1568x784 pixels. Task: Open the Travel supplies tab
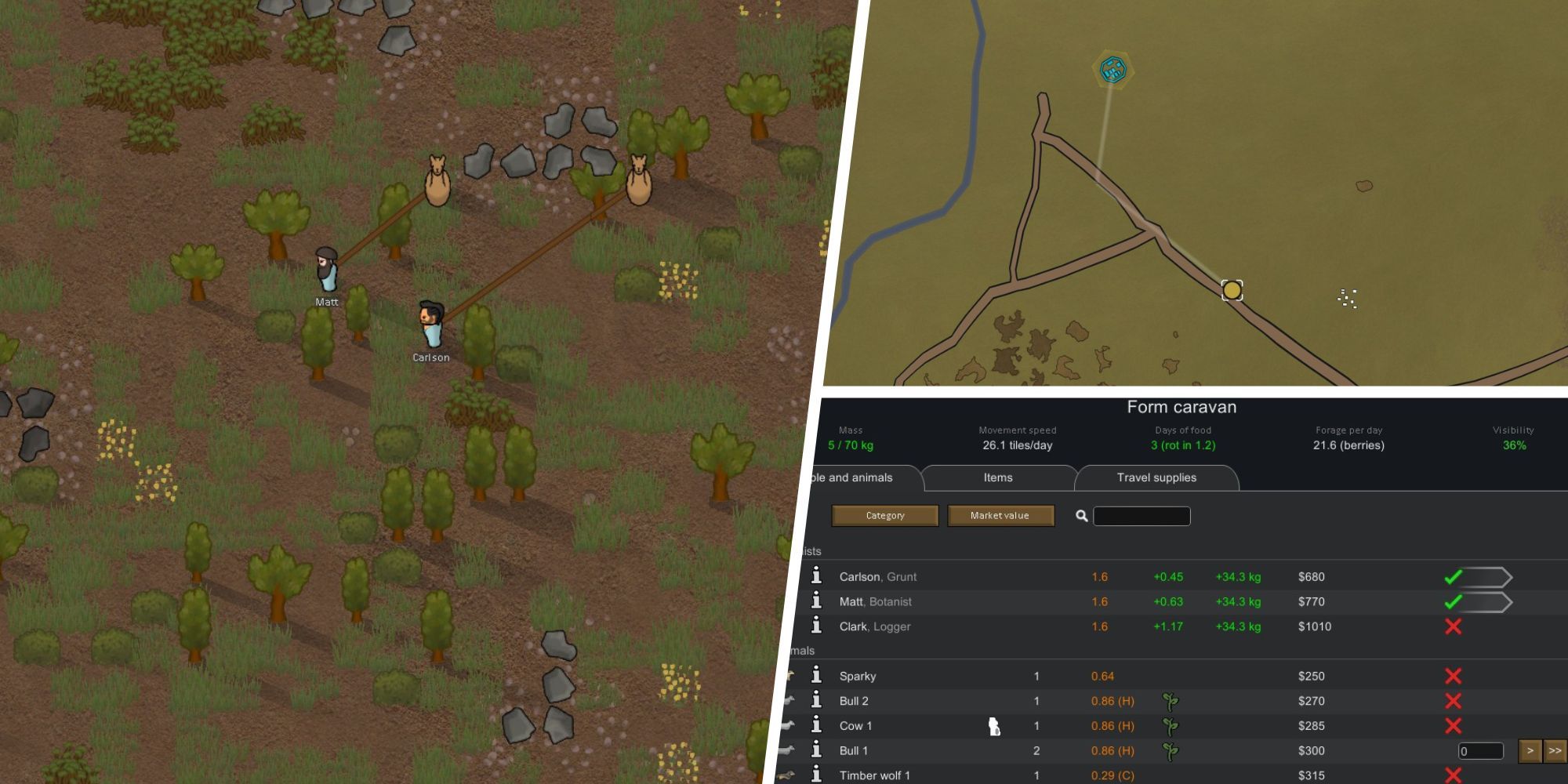point(1156,477)
